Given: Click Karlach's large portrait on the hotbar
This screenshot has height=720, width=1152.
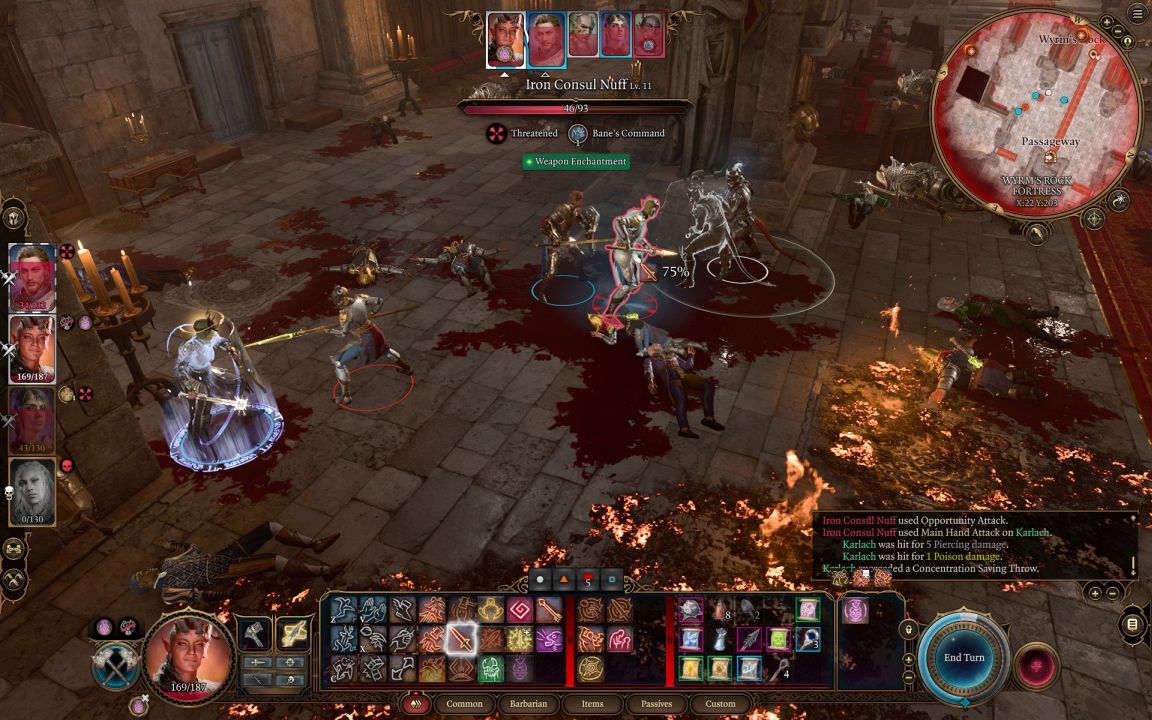Looking at the screenshot, I should coord(190,656).
